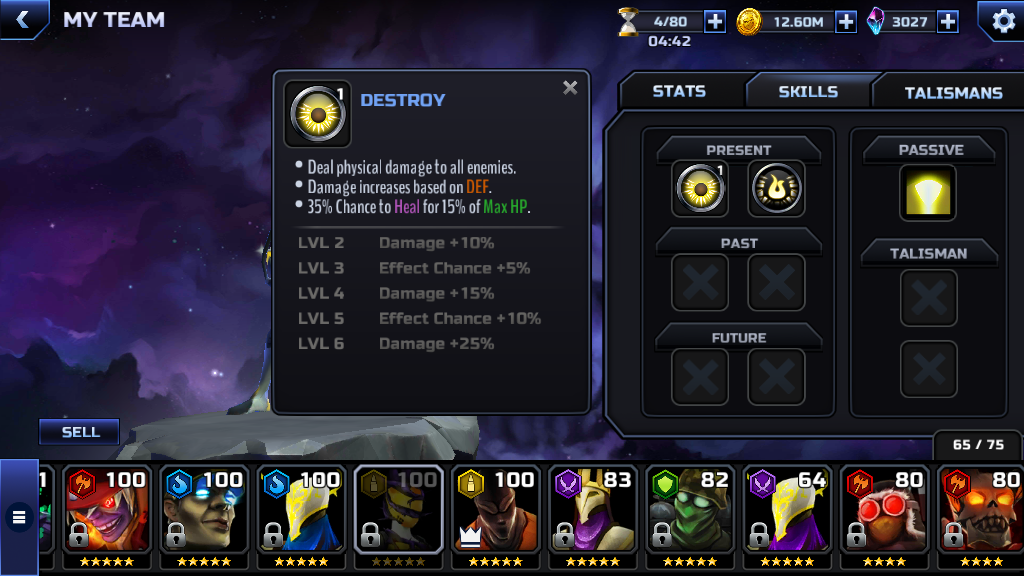Select the Destroy skill icon under Present
This screenshot has height=576, width=1024.
click(x=699, y=189)
